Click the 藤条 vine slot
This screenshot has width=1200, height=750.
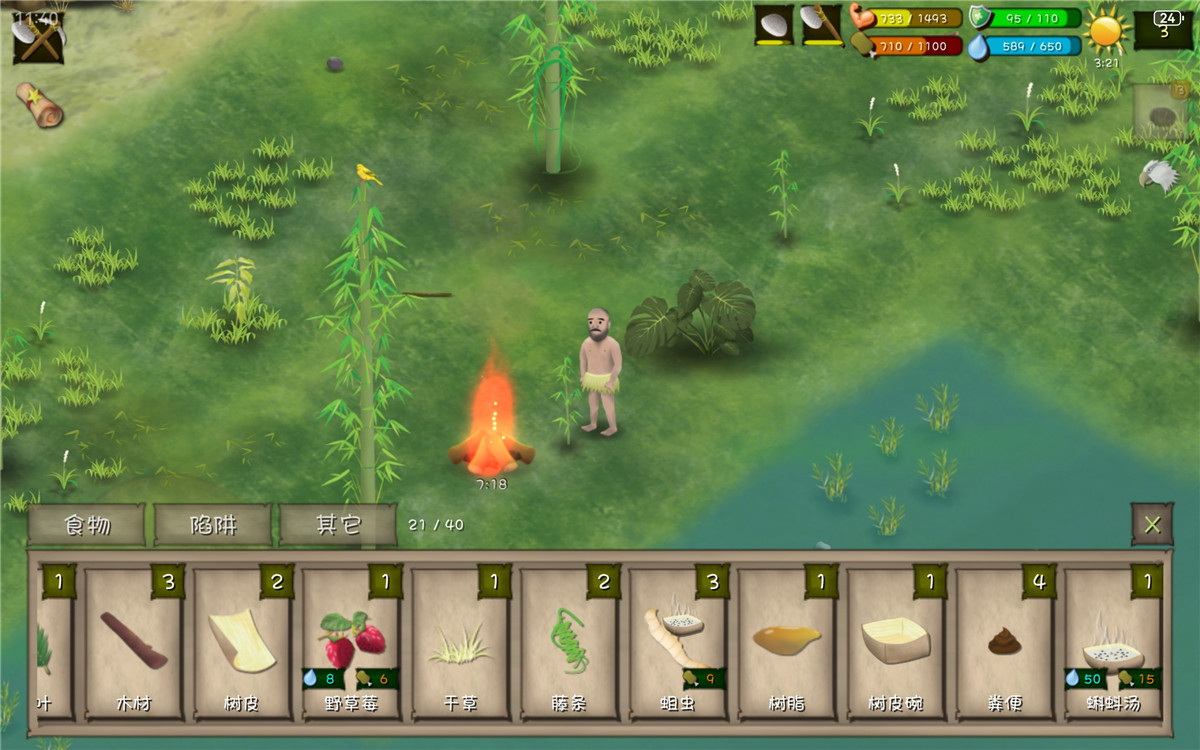click(569, 644)
